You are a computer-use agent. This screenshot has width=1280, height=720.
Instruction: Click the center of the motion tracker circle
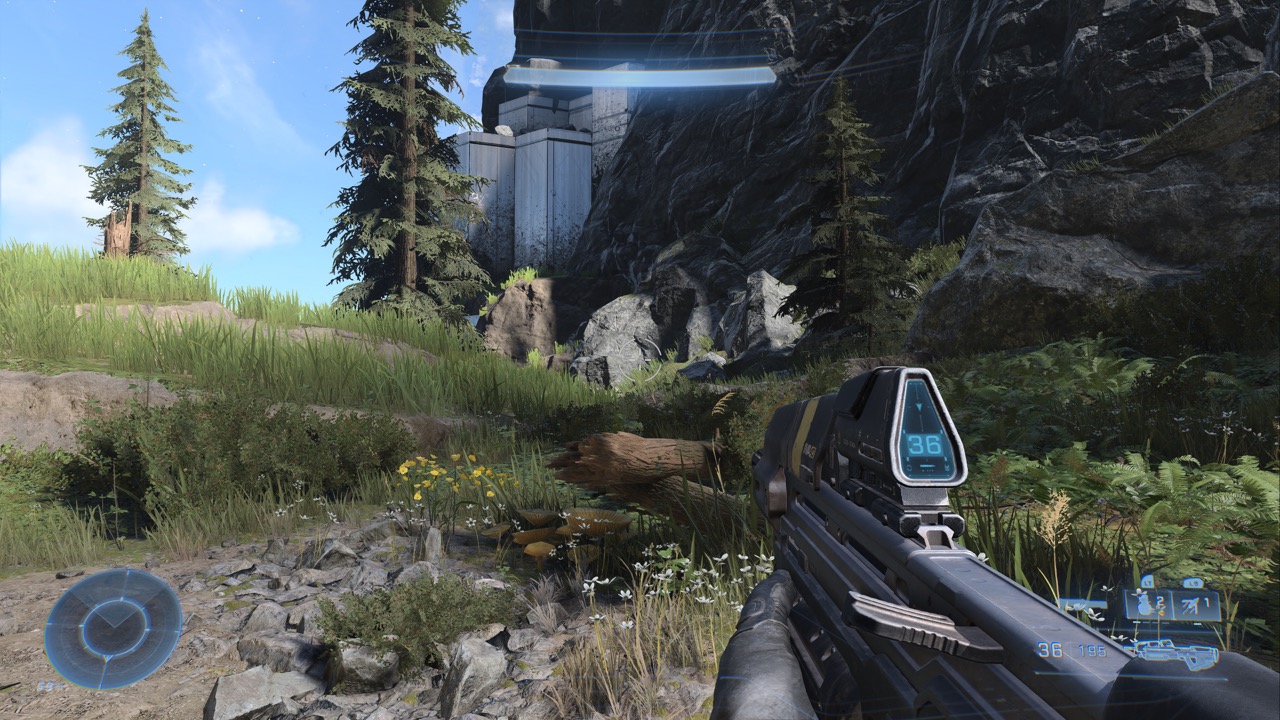[x=113, y=629]
